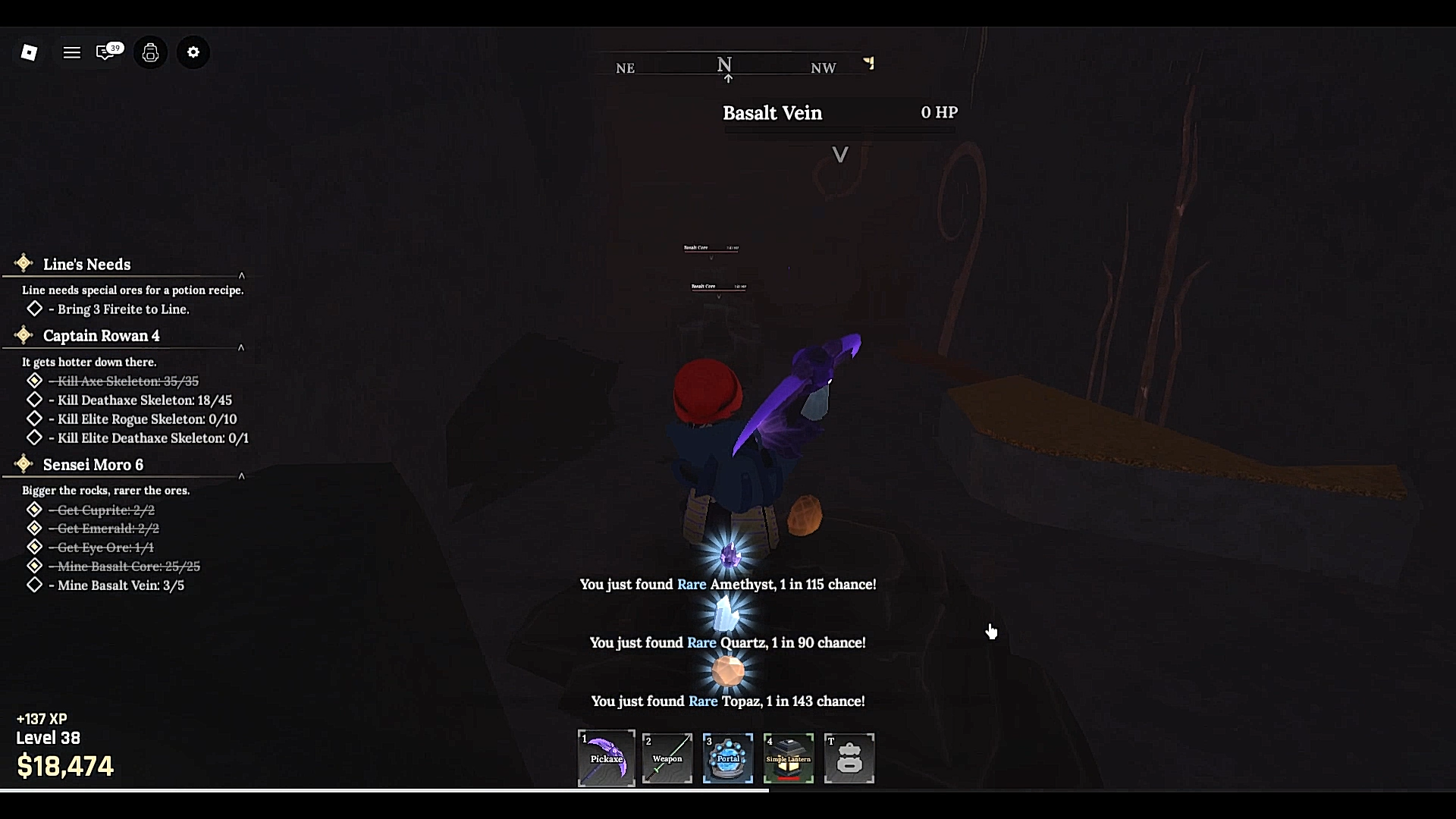This screenshot has height=819, width=1456.
Task: Equip the Simple Lantern in slot 4
Action: tap(788, 758)
